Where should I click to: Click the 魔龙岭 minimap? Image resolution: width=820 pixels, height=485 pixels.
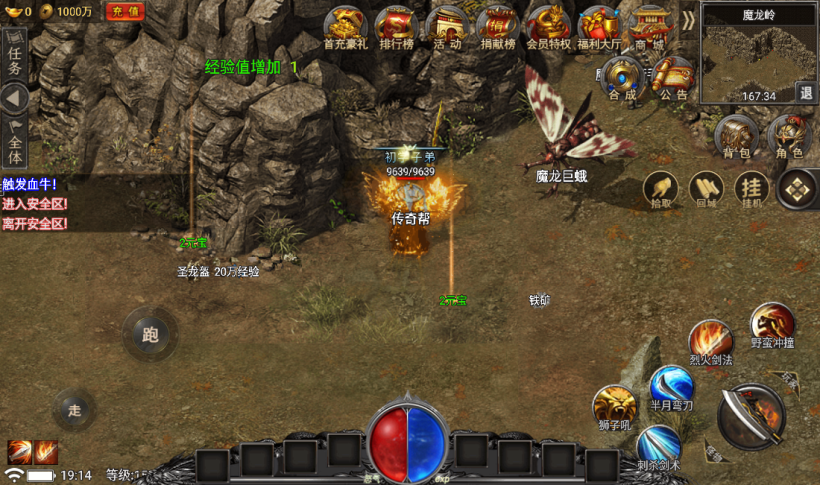pos(758,58)
